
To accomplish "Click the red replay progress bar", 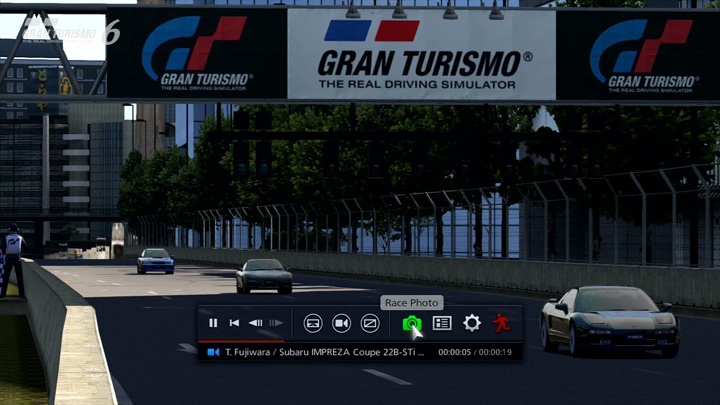I will point(241,341).
